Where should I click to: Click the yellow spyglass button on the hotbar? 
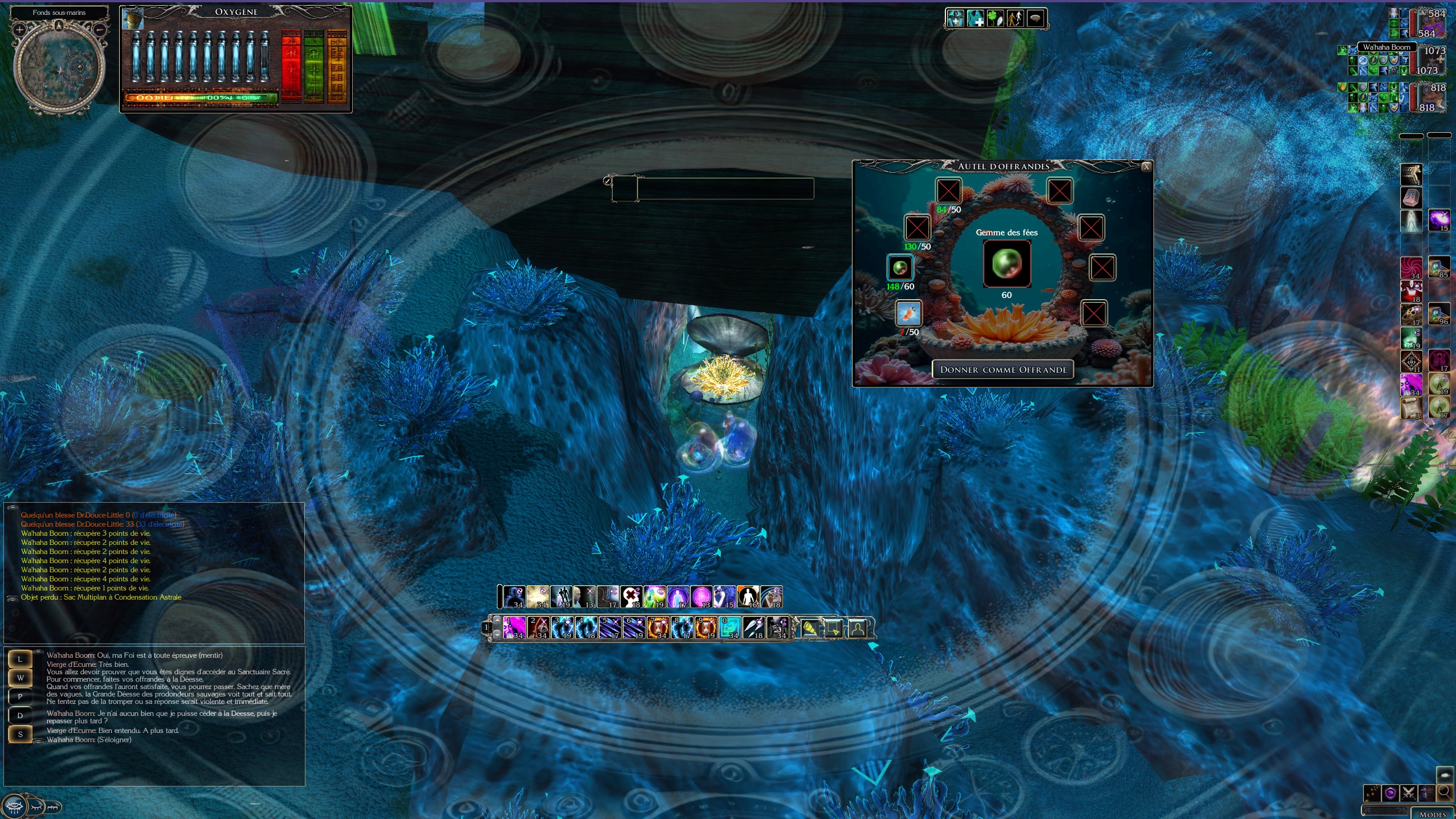pos(809,629)
